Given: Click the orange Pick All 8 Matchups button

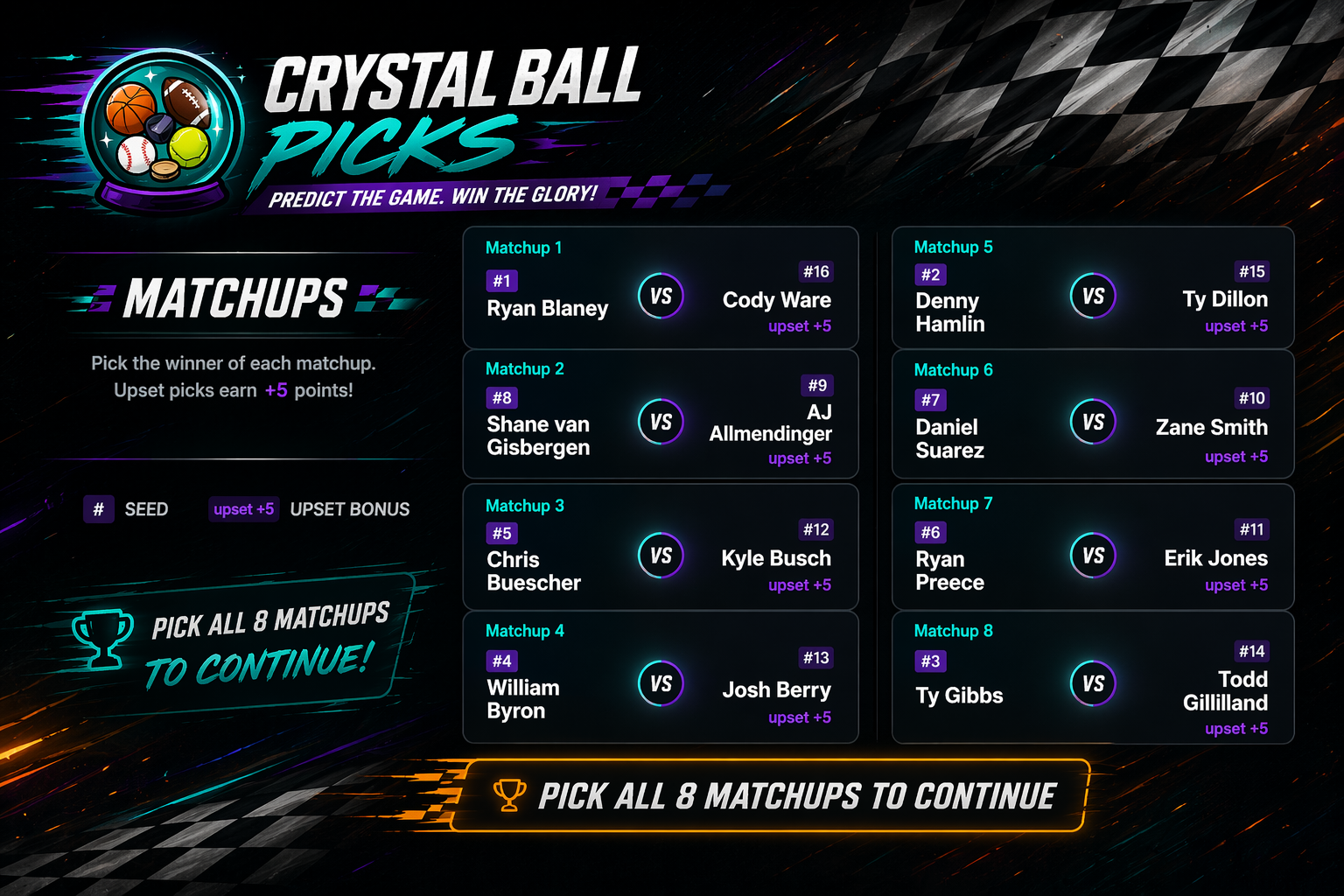Looking at the screenshot, I should click(x=771, y=796).
